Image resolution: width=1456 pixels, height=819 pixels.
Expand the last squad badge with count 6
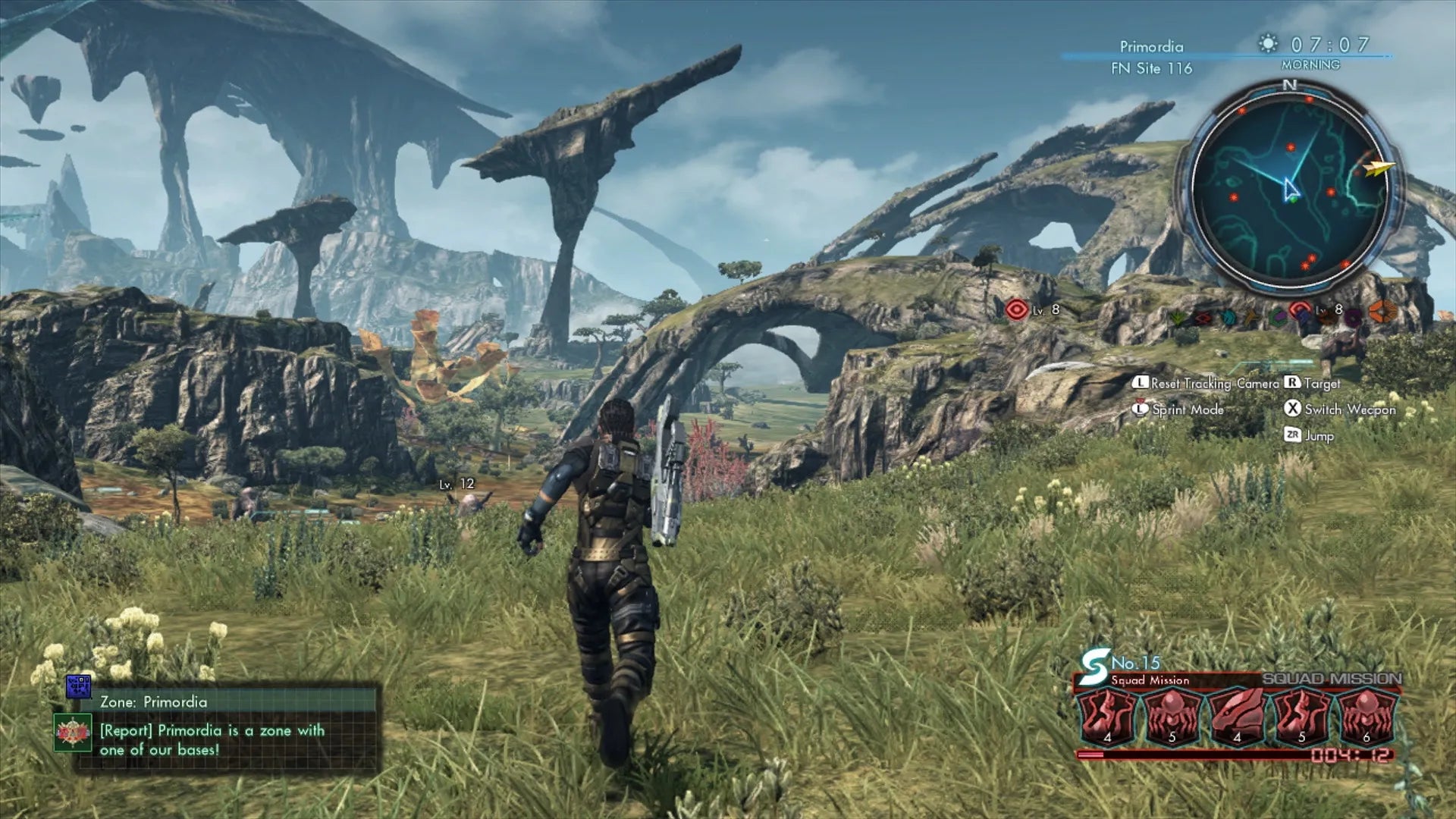1364,716
